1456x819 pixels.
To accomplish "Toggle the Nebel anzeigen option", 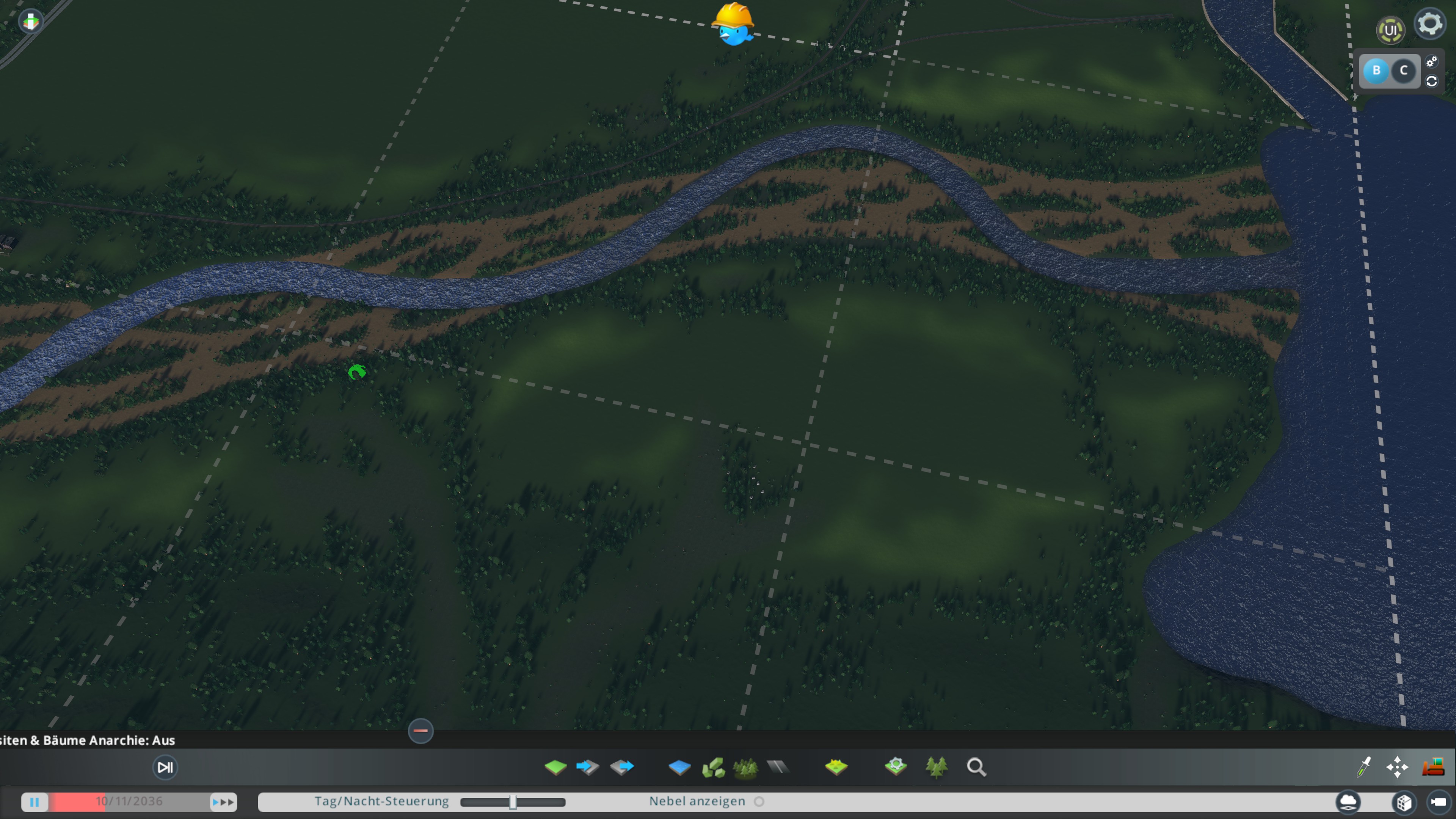I will tap(759, 801).
